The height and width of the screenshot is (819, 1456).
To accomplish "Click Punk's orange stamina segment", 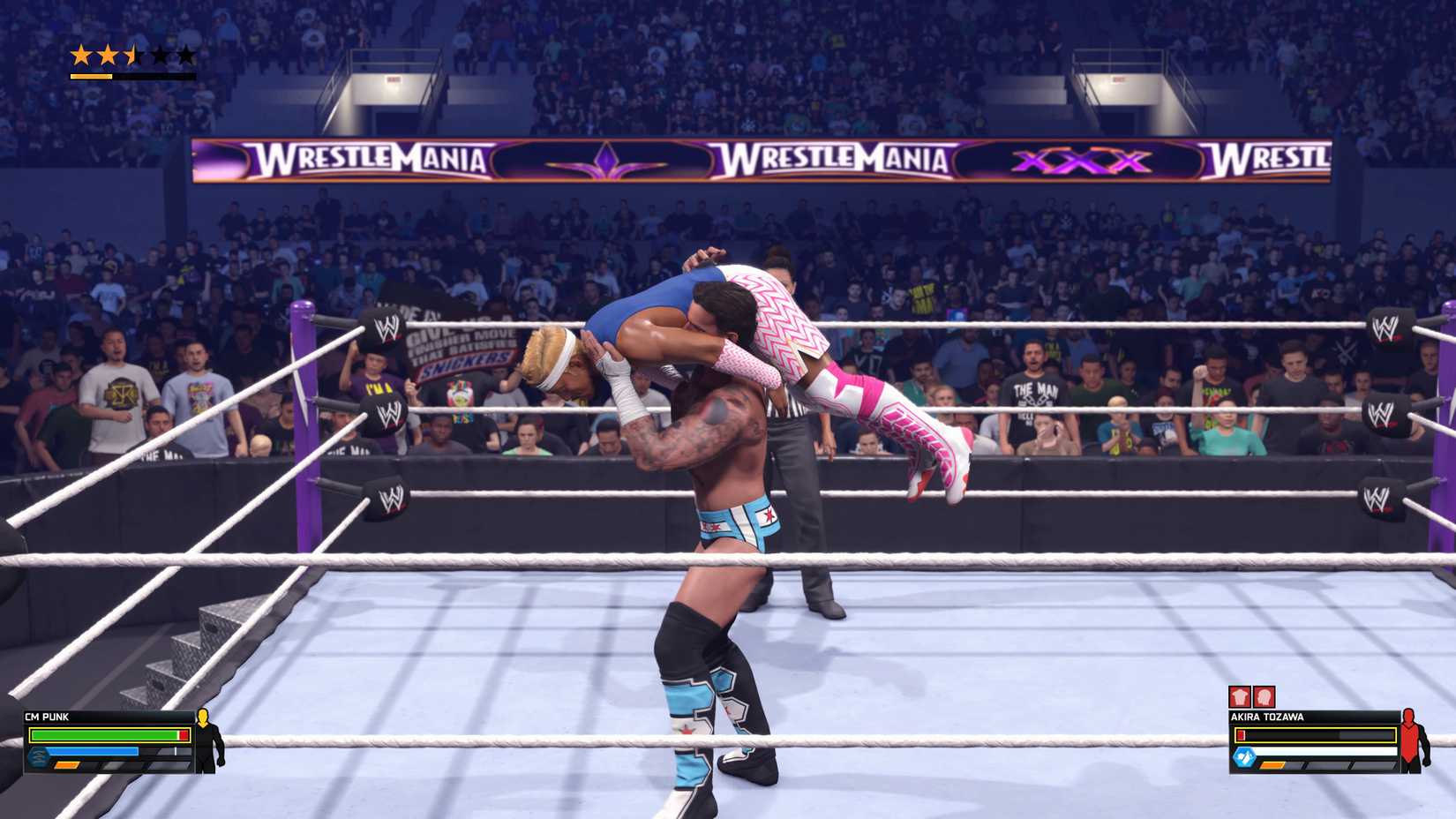I will [66, 764].
